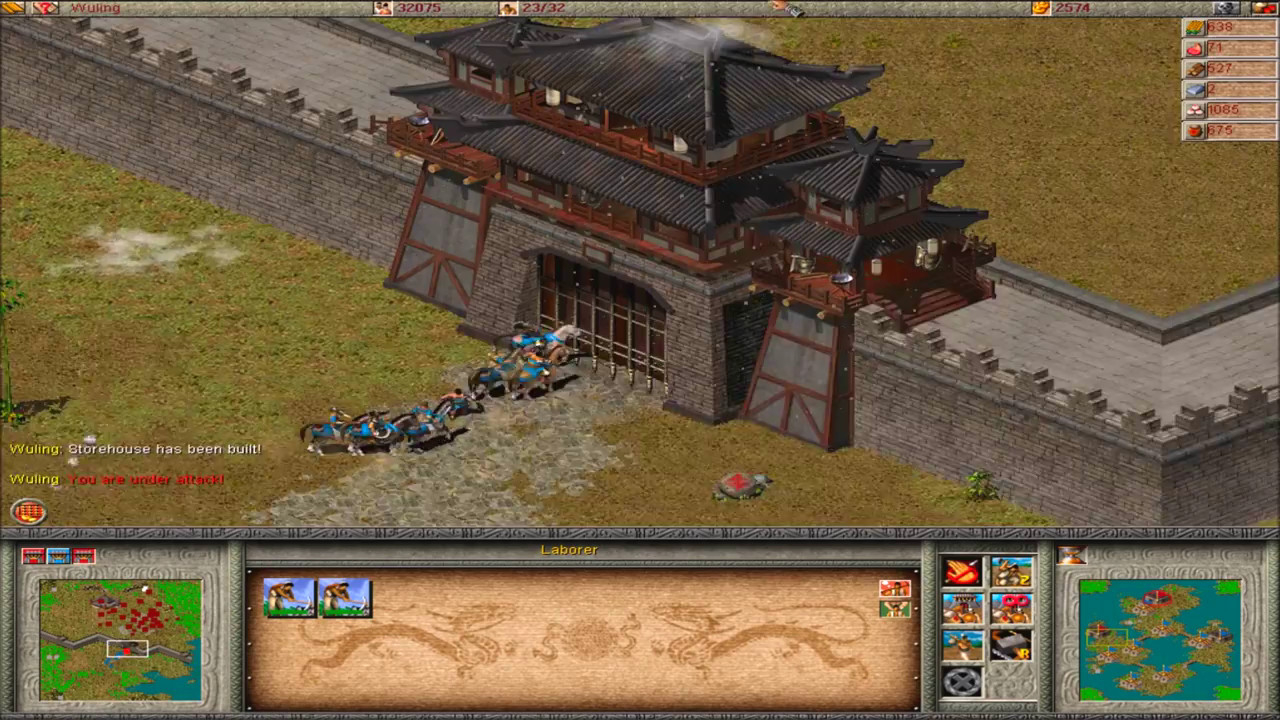The image size is (1280, 720).
Task: Click the X disband command icon
Action: 960,682
